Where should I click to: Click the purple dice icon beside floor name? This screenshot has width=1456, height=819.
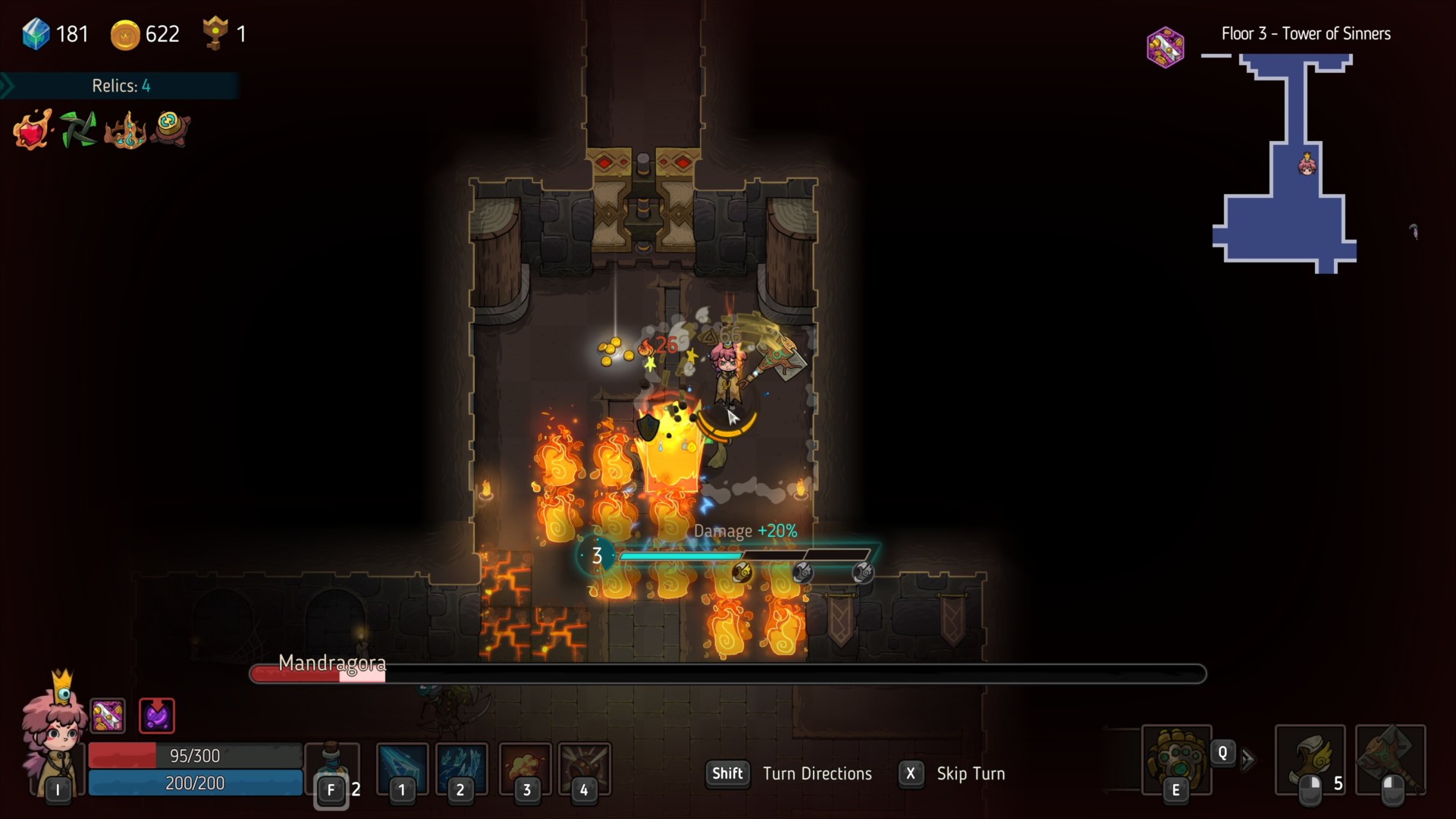(1166, 47)
